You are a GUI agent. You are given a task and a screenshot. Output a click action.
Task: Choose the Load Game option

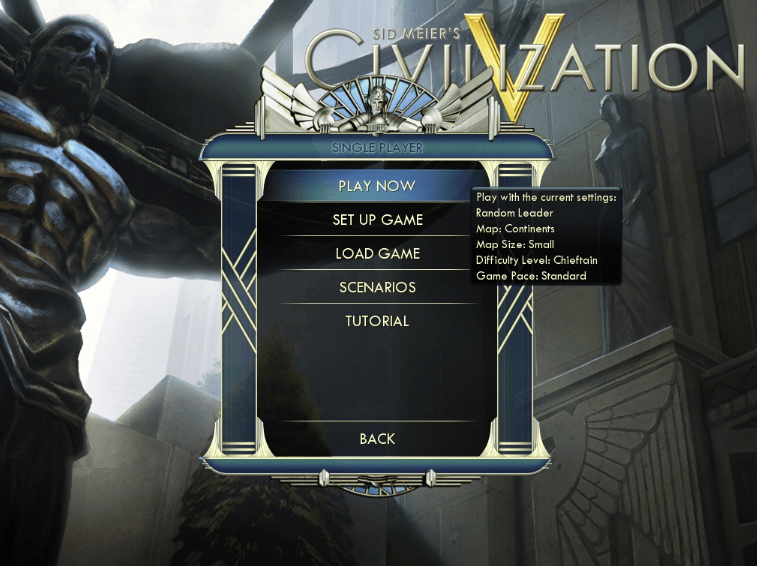click(377, 254)
